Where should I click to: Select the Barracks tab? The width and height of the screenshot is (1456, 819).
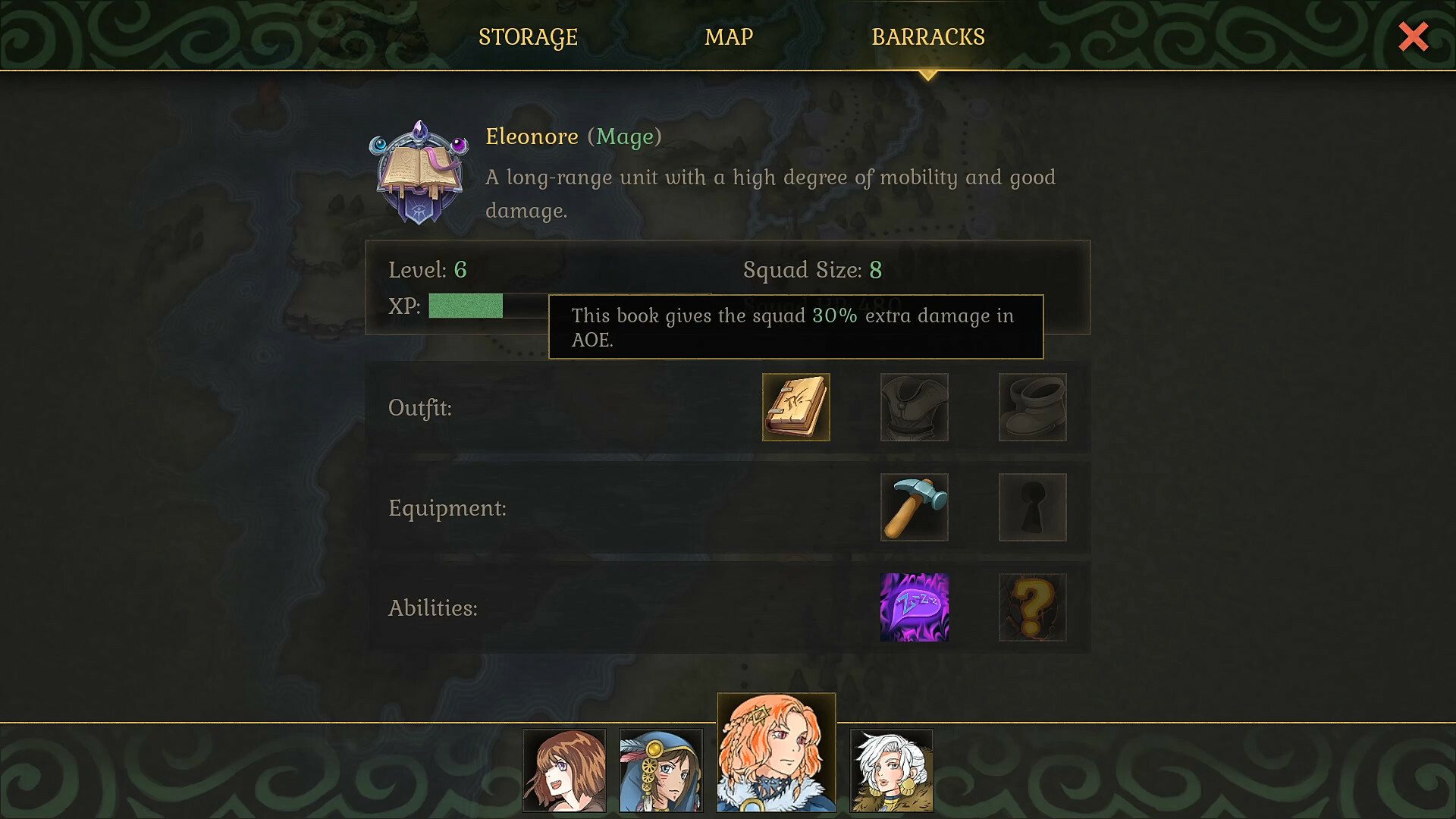(929, 36)
